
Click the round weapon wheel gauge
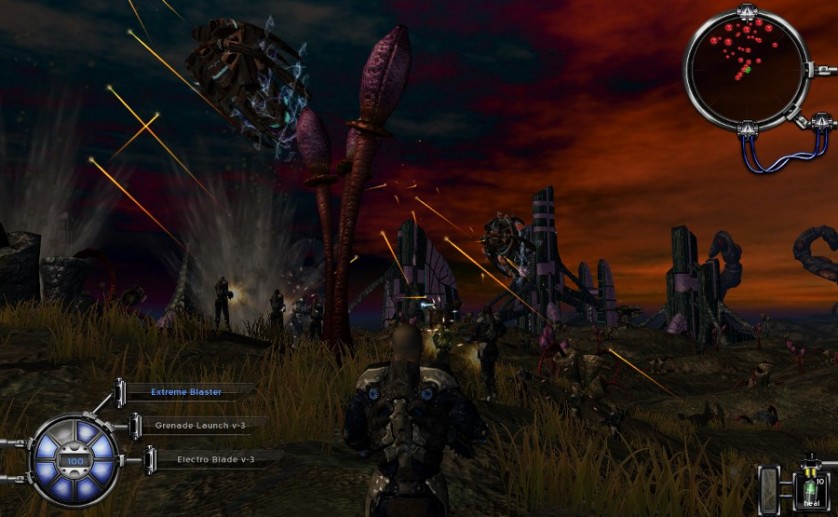click(74, 461)
